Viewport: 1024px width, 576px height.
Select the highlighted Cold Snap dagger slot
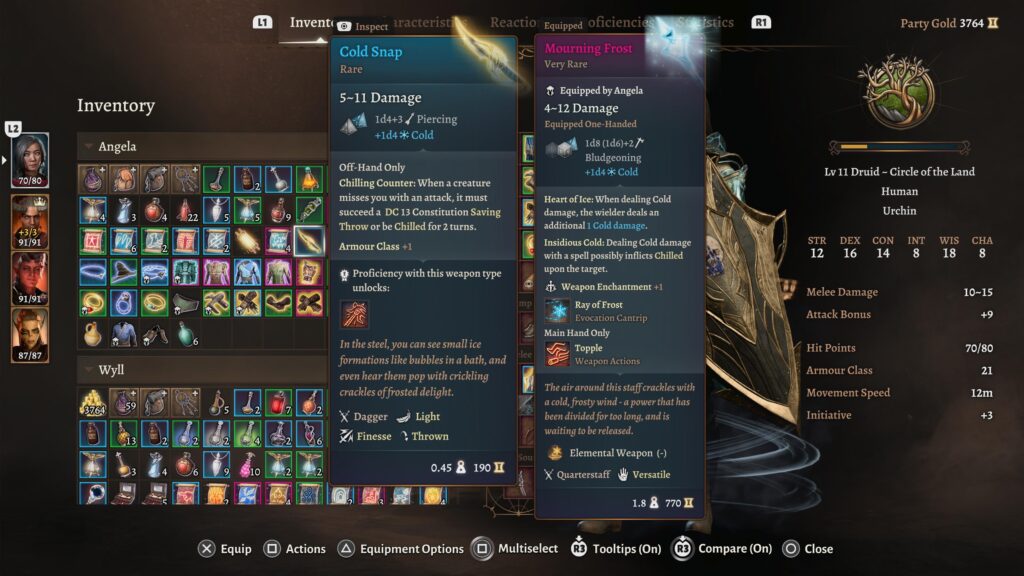tap(309, 241)
